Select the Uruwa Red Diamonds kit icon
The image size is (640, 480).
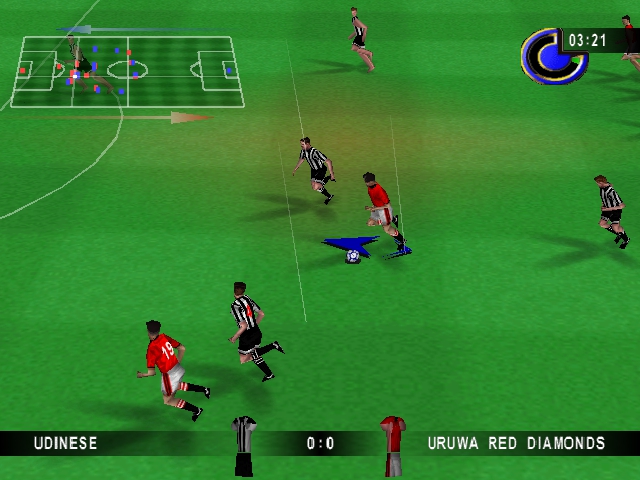point(392,445)
